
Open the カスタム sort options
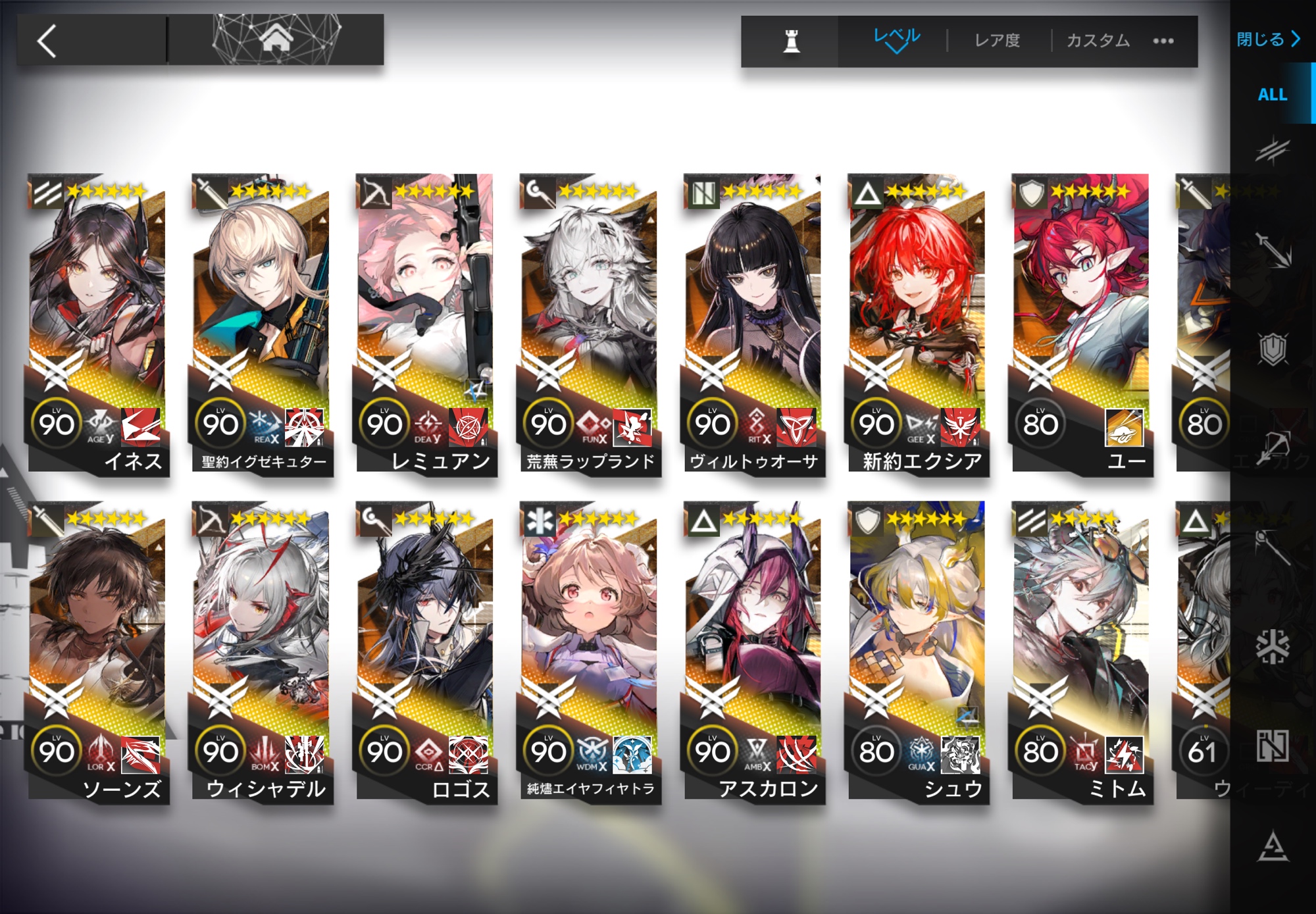(x=1098, y=41)
